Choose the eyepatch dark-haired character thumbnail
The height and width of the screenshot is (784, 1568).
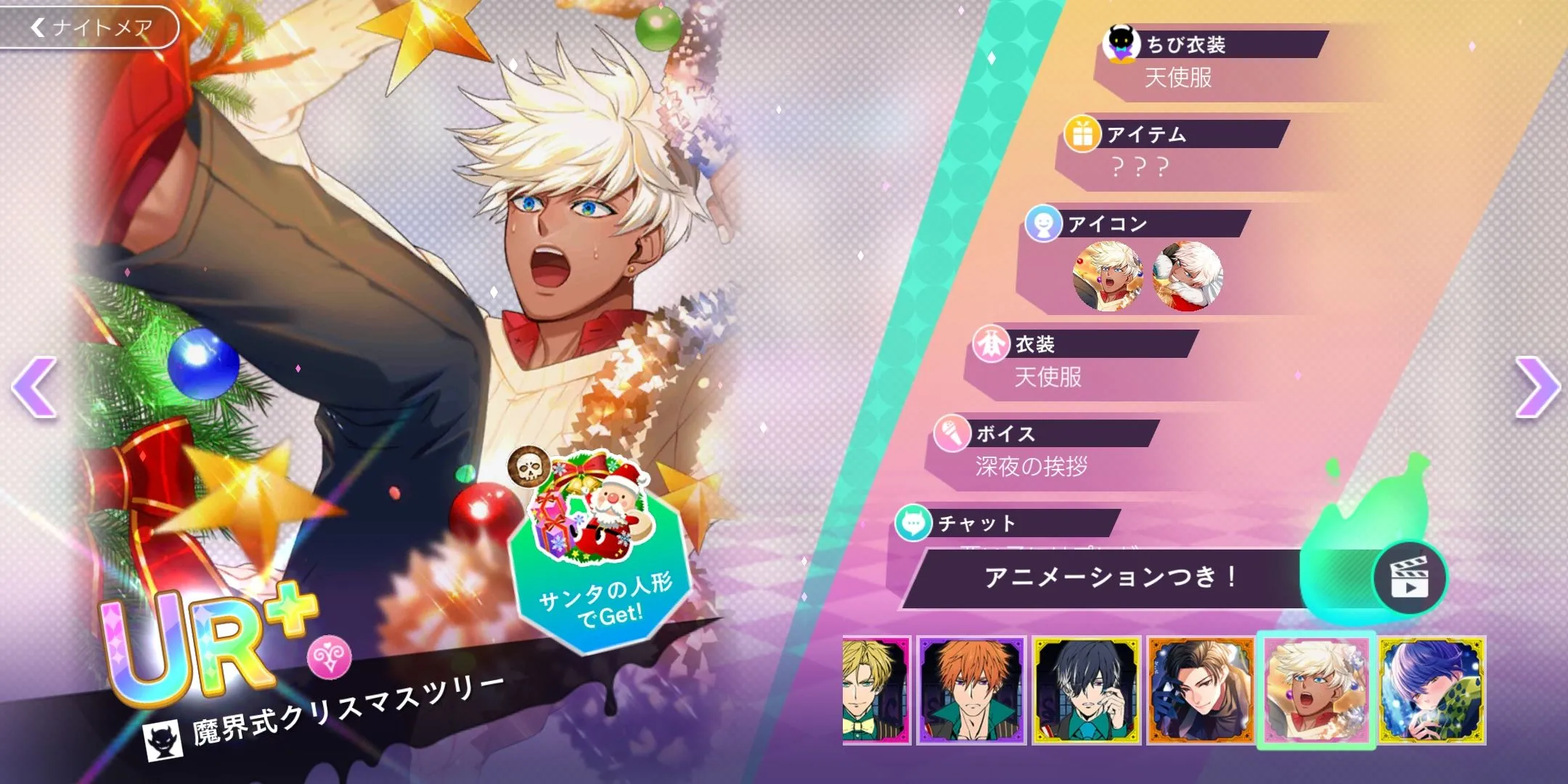[x=1086, y=690]
